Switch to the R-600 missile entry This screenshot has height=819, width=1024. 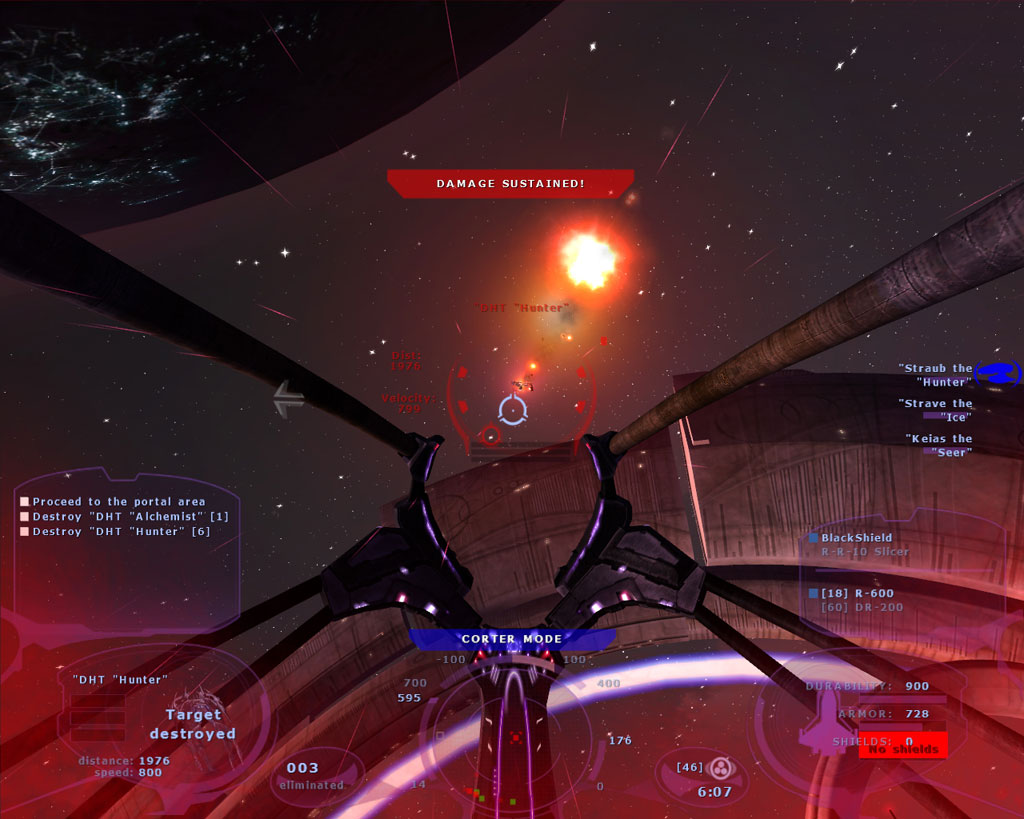[x=857, y=594]
